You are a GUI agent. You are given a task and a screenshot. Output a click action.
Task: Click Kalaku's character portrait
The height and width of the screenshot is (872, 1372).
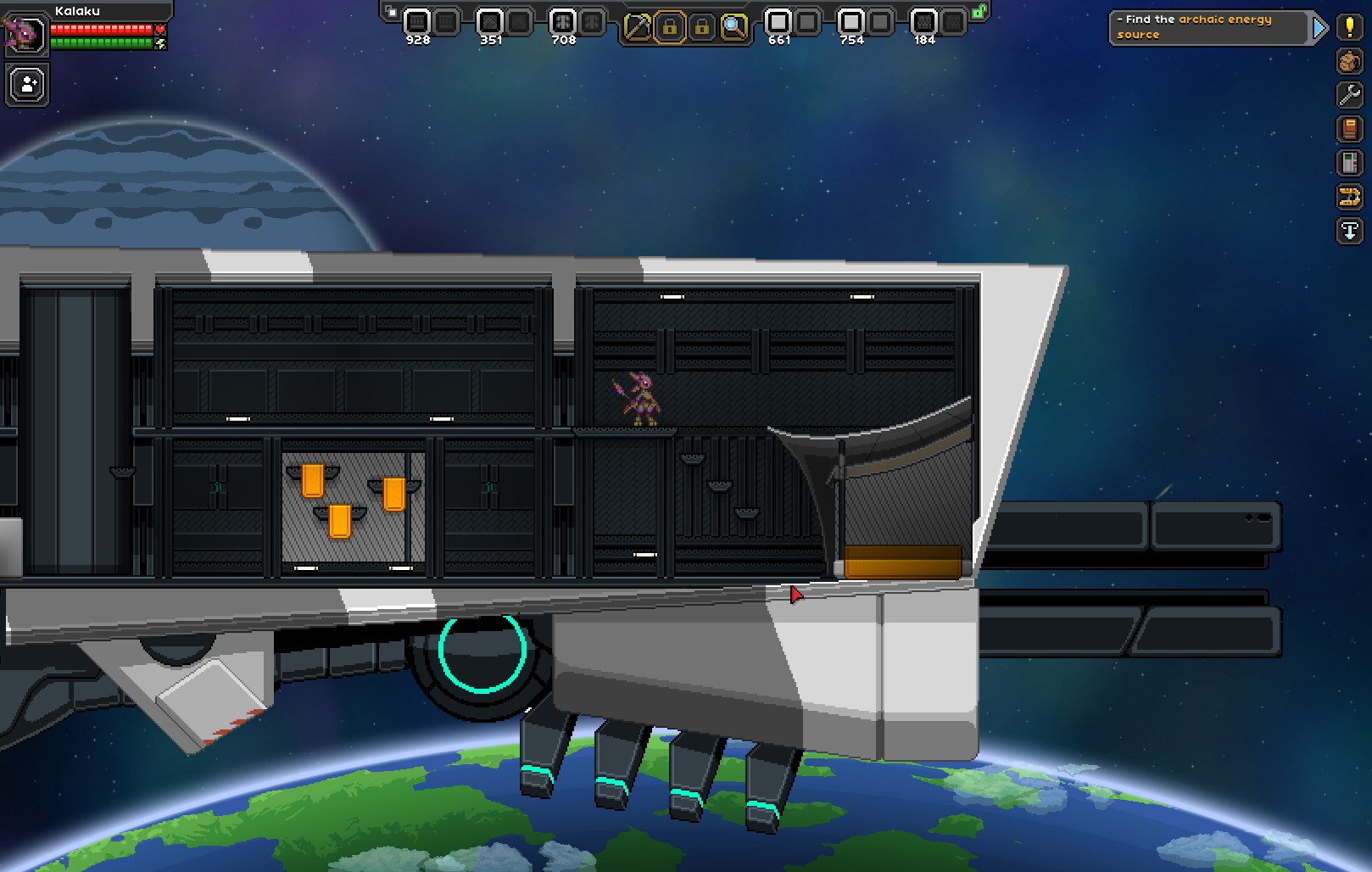point(25,34)
